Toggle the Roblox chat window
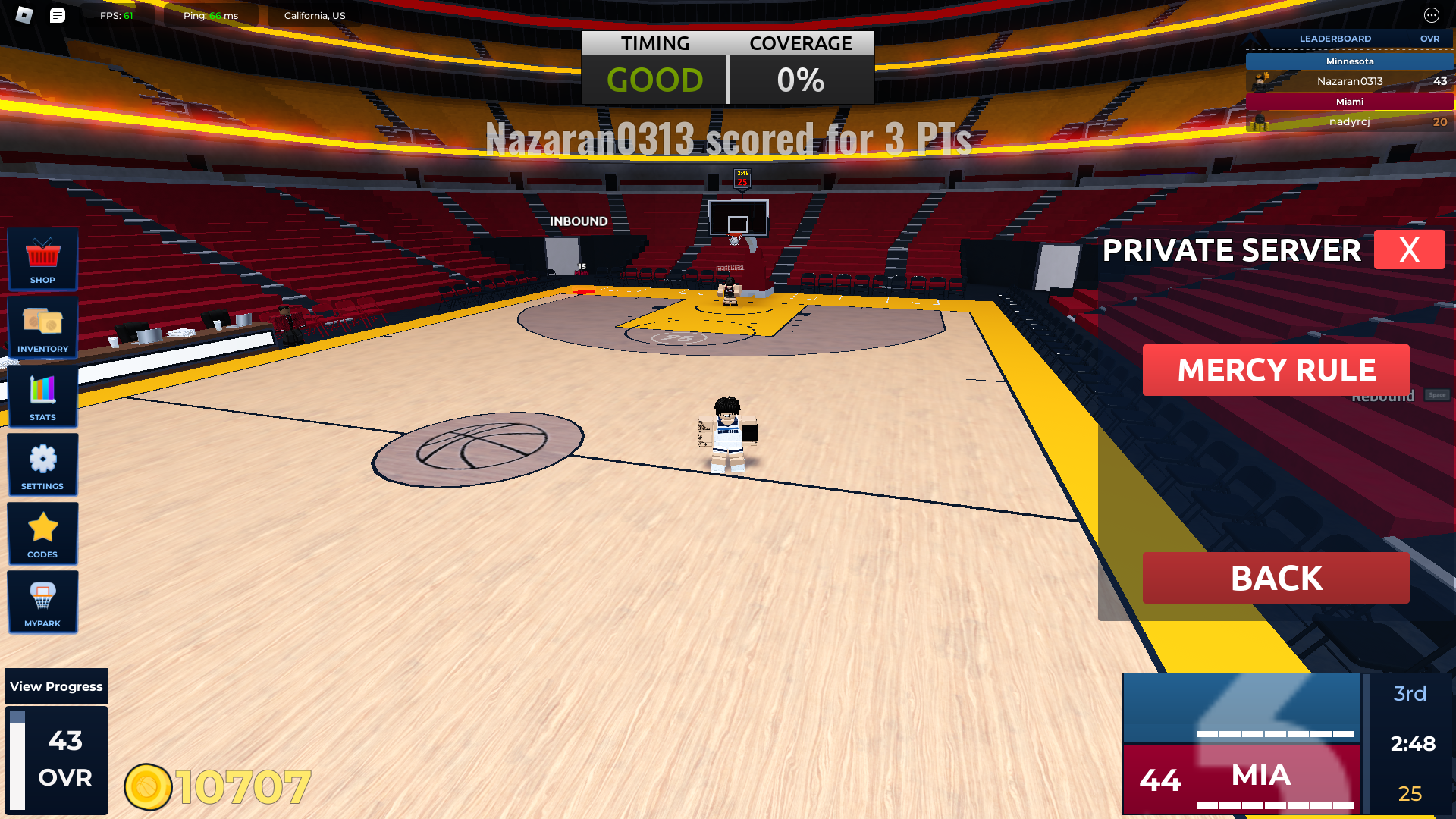This screenshot has width=1456, height=819. click(x=58, y=15)
